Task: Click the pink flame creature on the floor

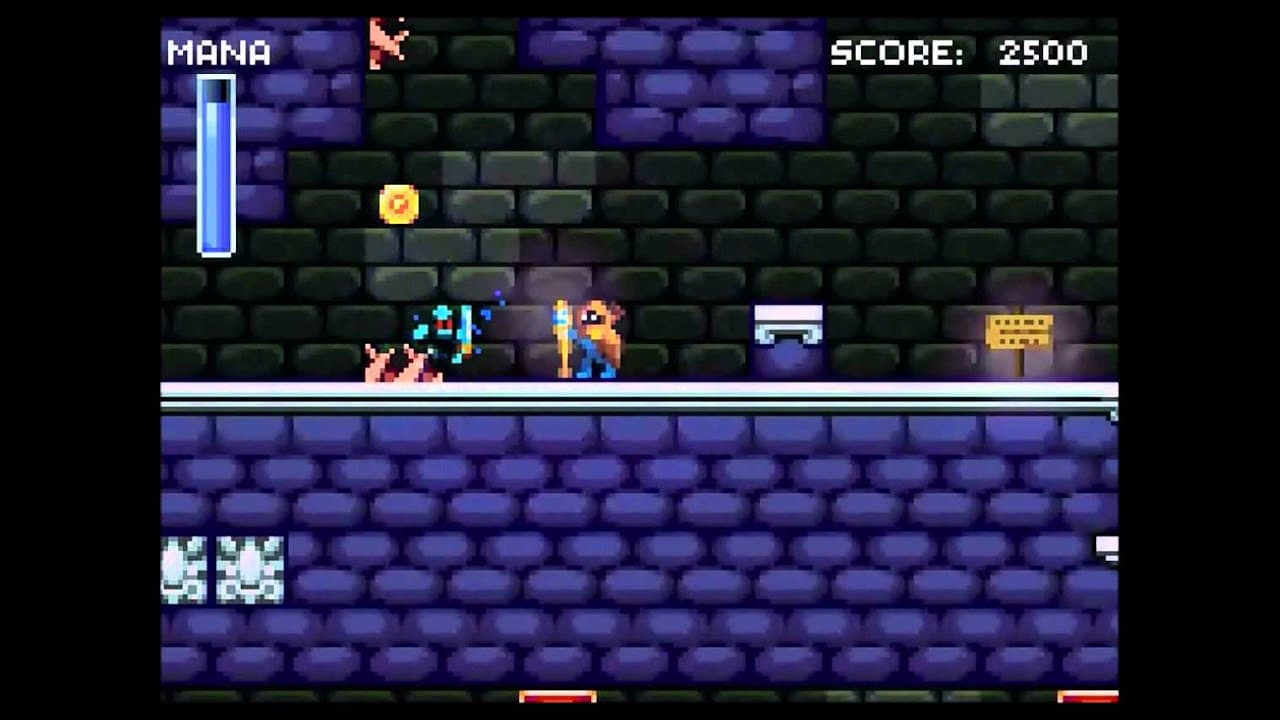Action: coord(400,365)
